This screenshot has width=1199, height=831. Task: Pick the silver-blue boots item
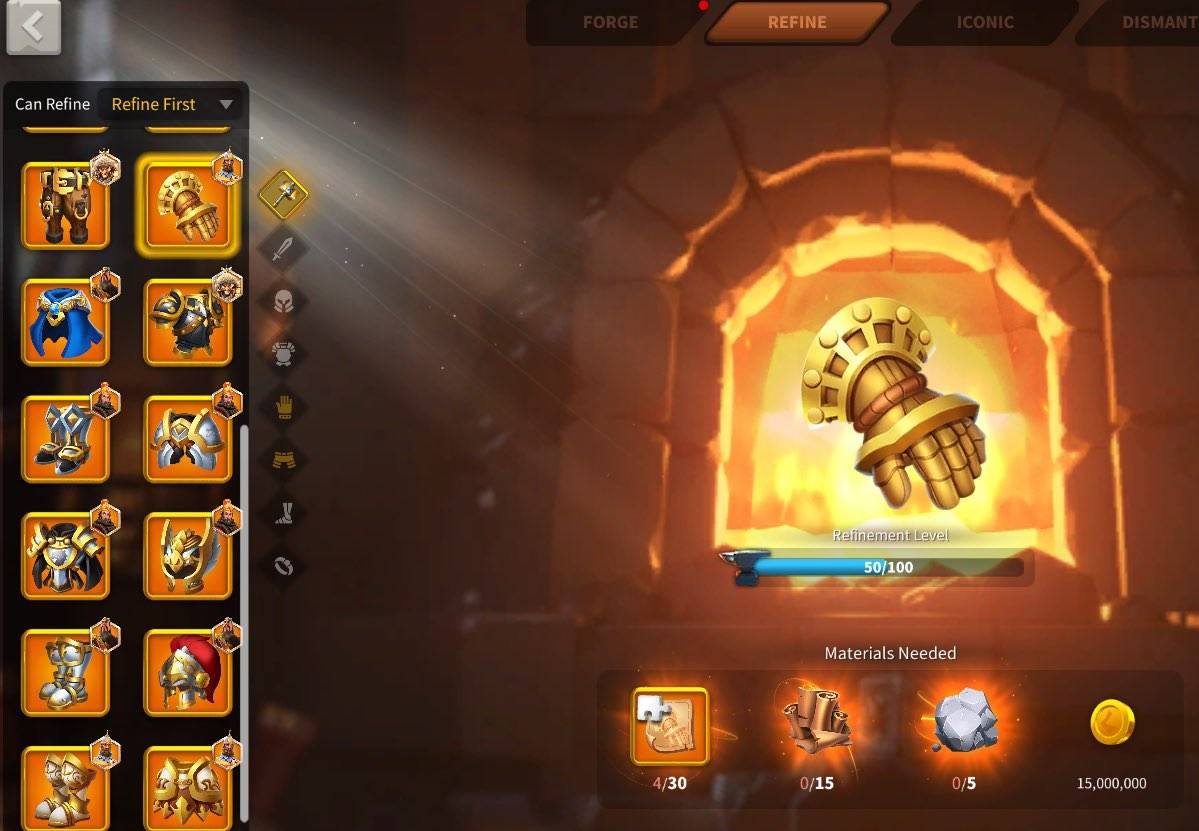pyautogui.click(x=65, y=439)
